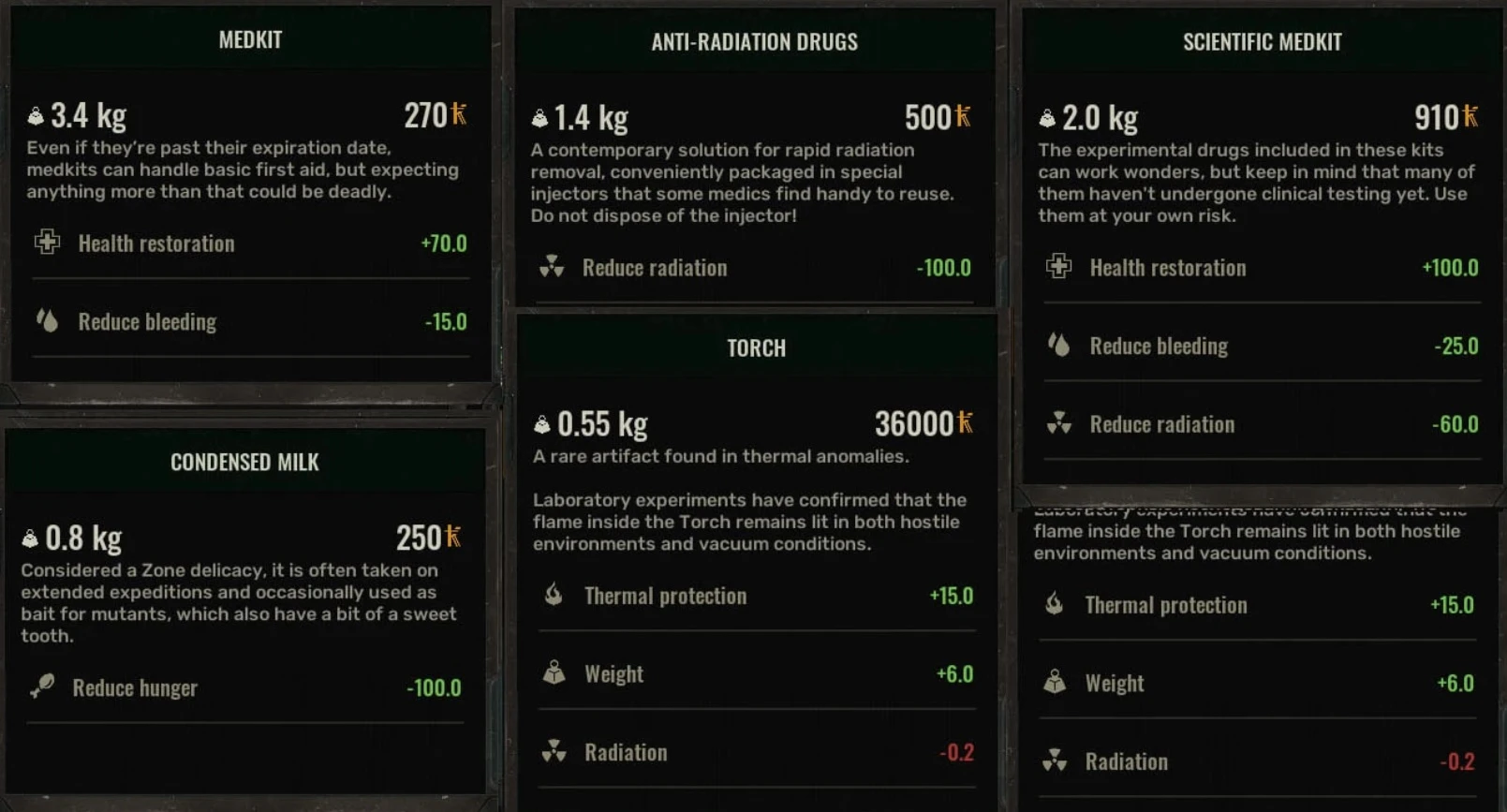The height and width of the screenshot is (812, 1507).
Task: Click the thermal protection flame icon on Torch
Action: tap(553, 596)
